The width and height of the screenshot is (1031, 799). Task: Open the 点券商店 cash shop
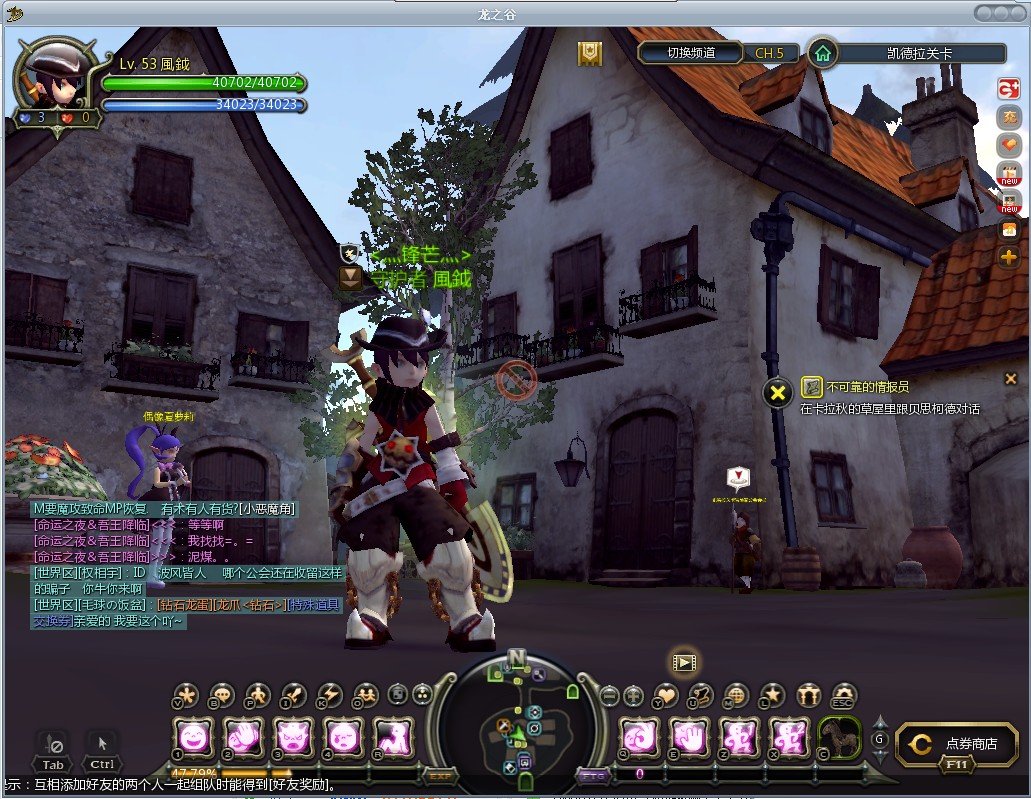pyautogui.click(x=957, y=744)
